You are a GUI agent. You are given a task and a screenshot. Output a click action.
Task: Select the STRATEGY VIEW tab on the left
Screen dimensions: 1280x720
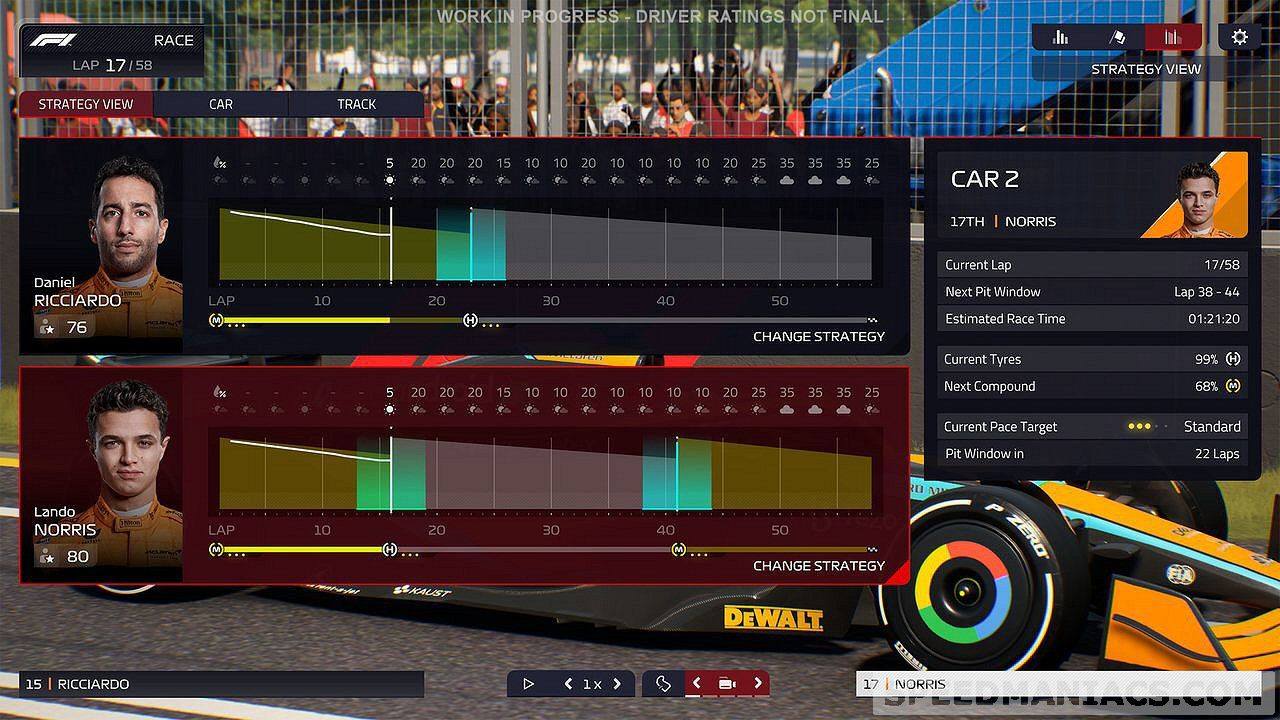[x=86, y=104]
